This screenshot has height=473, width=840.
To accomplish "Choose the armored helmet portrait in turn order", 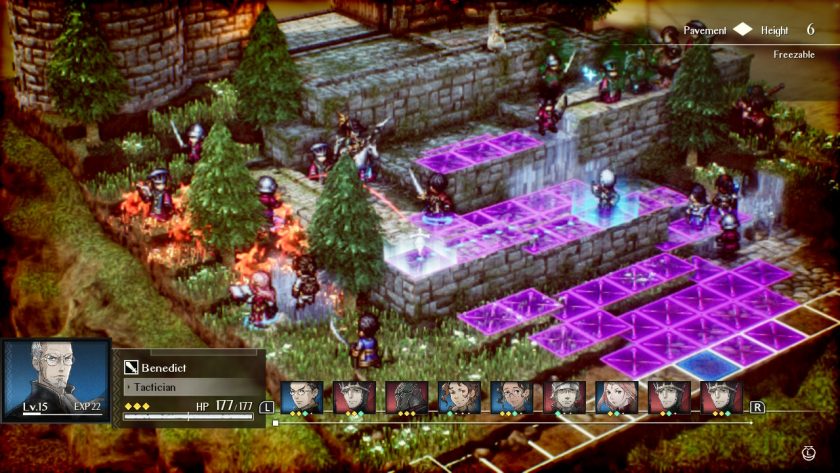I will (x=406, y=397).
